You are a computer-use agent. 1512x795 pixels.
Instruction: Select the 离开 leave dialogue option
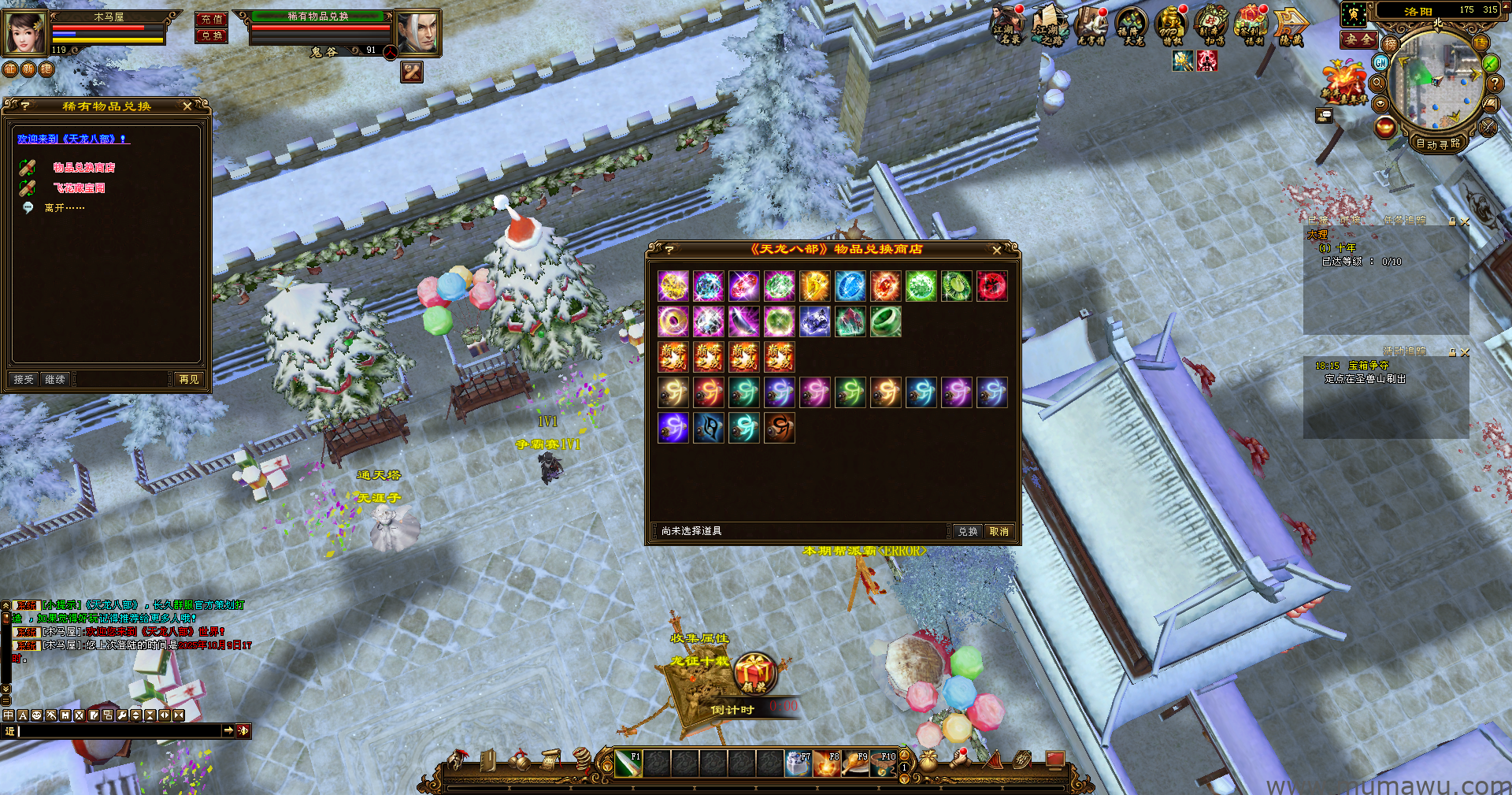(64, 208)
